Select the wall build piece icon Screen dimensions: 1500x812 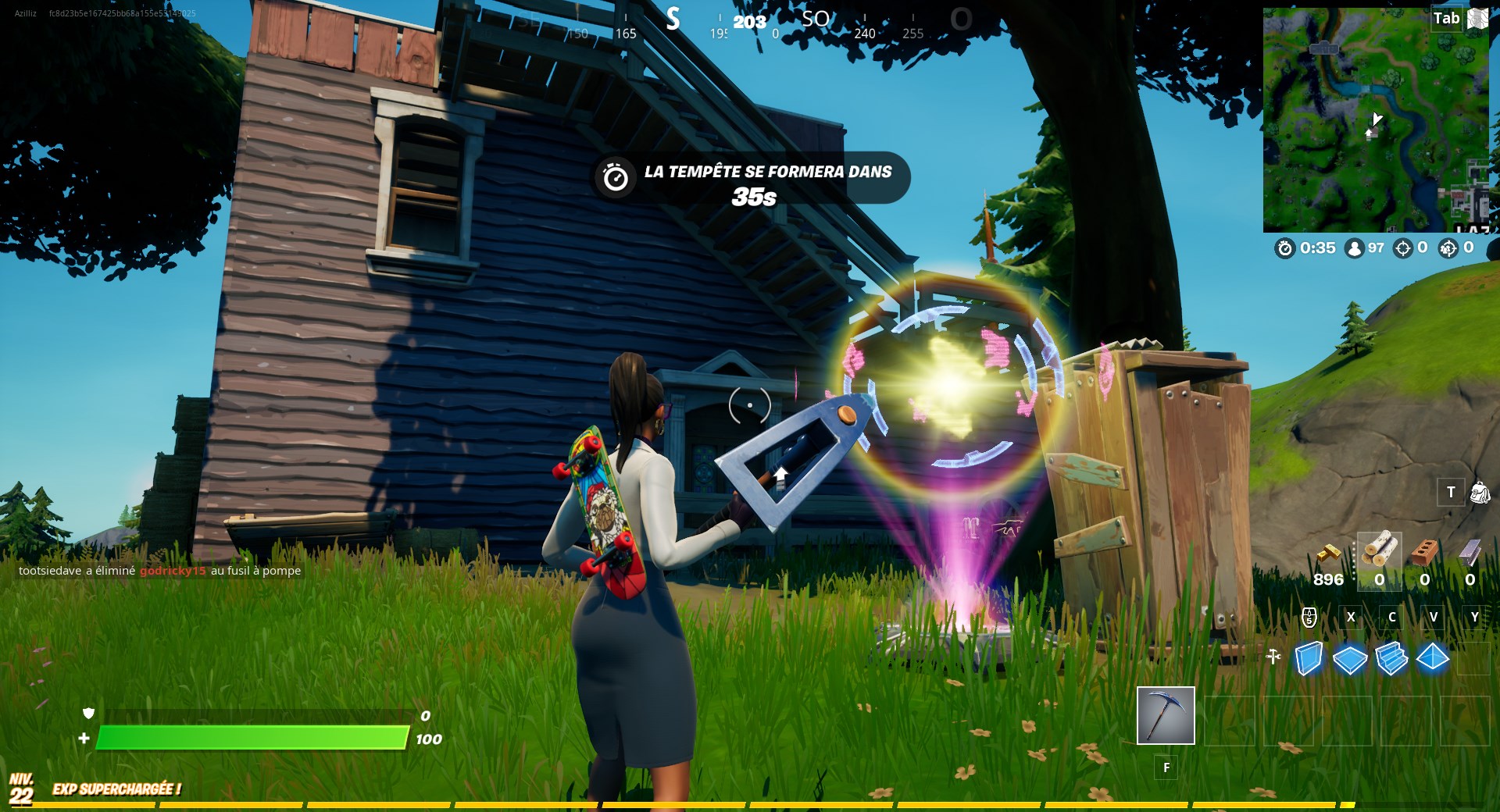coord(1309,657)
